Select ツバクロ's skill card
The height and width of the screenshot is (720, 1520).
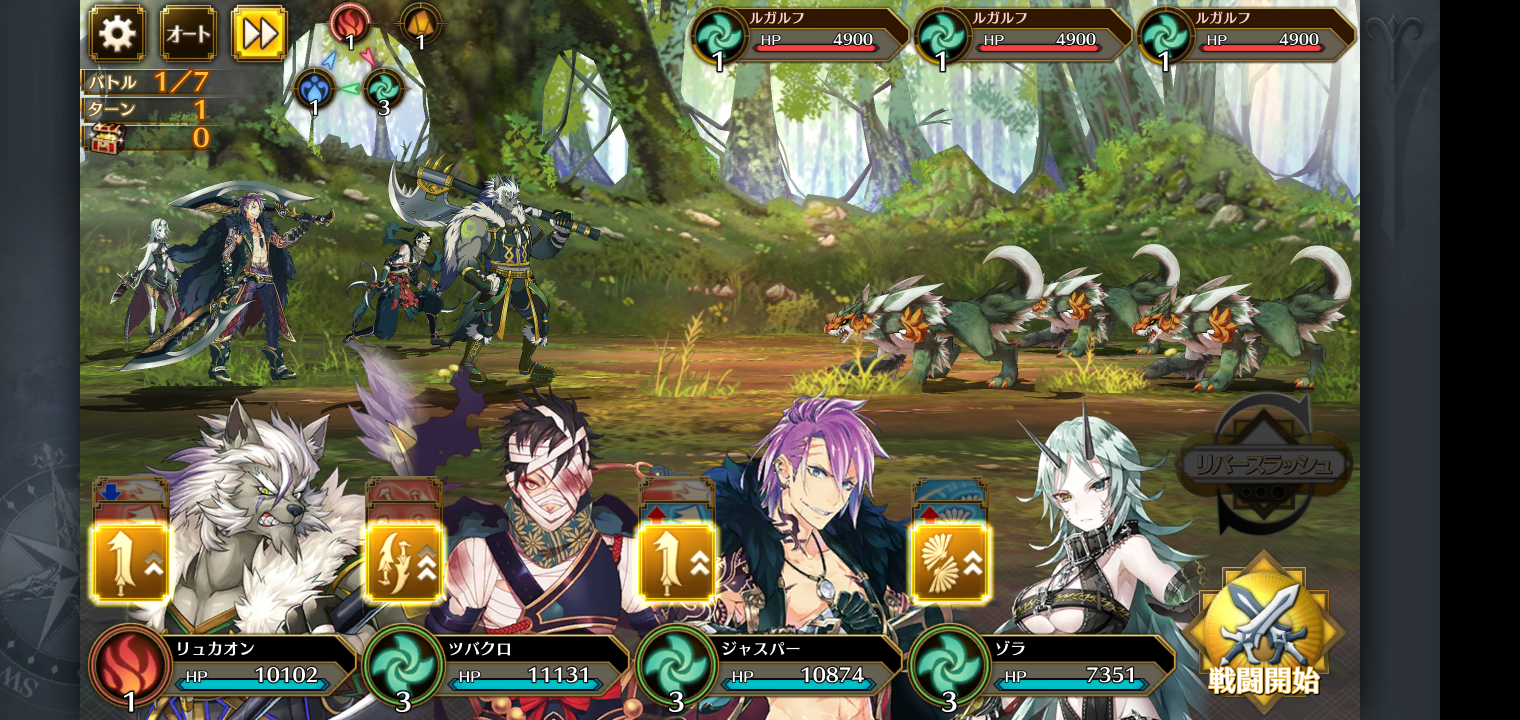coord(404,562)
